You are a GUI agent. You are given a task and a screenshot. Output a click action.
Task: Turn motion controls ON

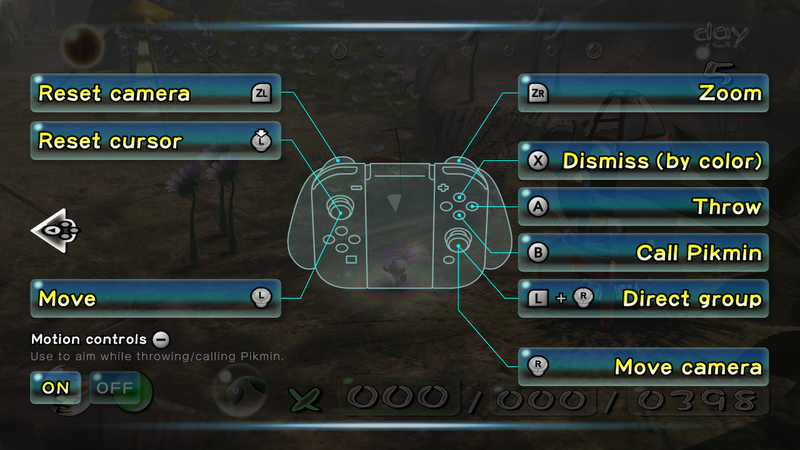click(x=56, y=386)
